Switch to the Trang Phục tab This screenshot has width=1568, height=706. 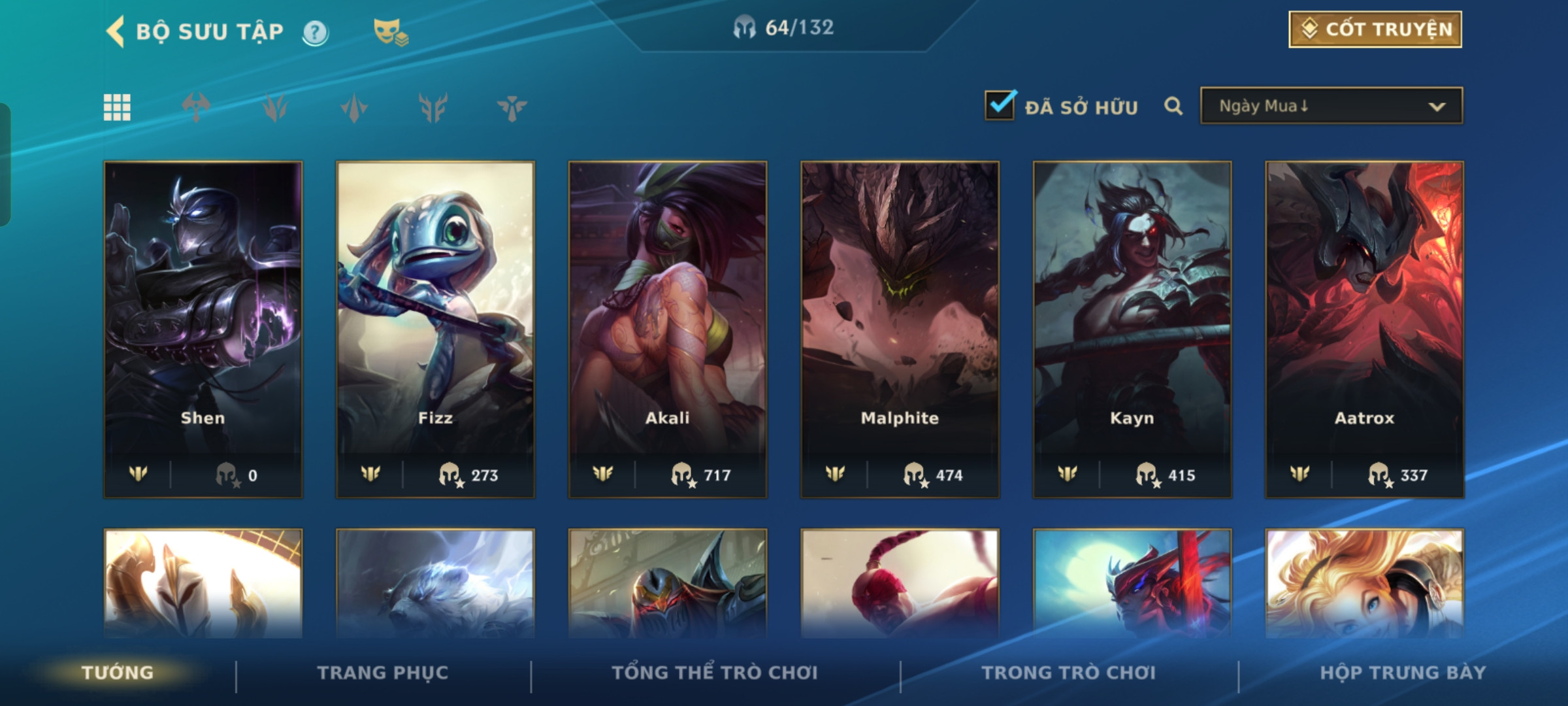tap(383, 673)
